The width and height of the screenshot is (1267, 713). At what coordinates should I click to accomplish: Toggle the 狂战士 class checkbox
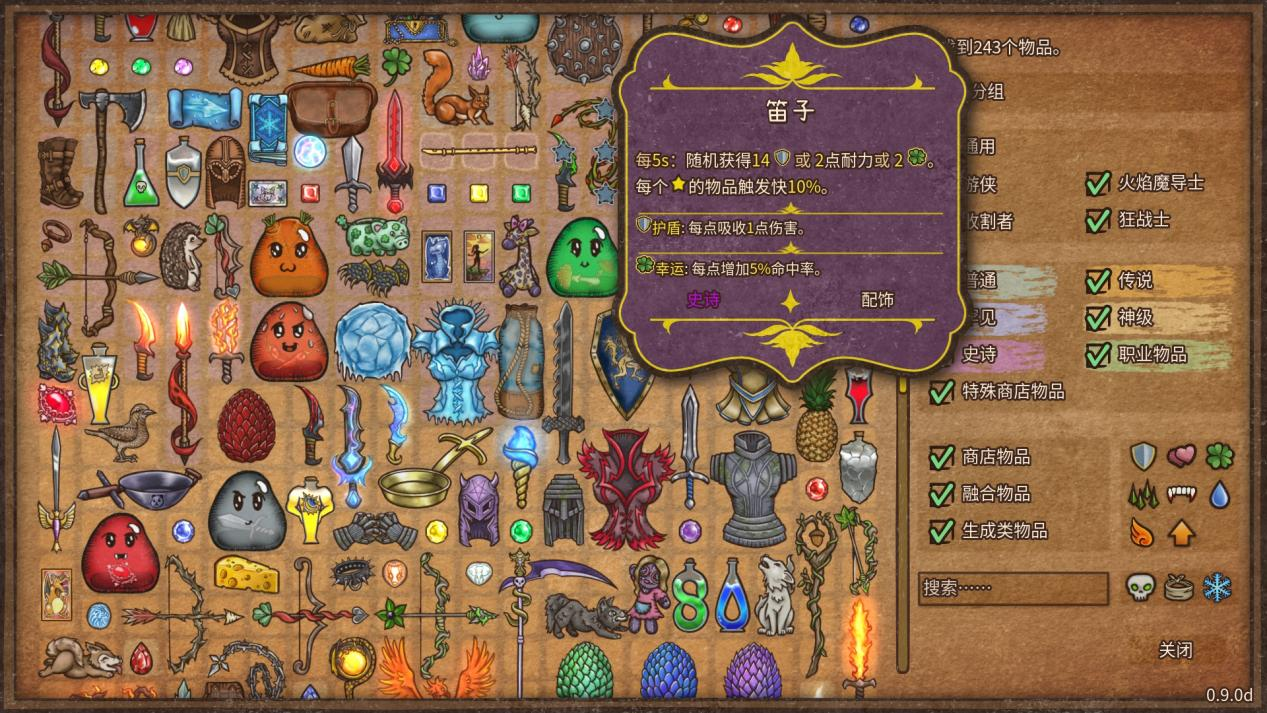[x=1099, y=219]
